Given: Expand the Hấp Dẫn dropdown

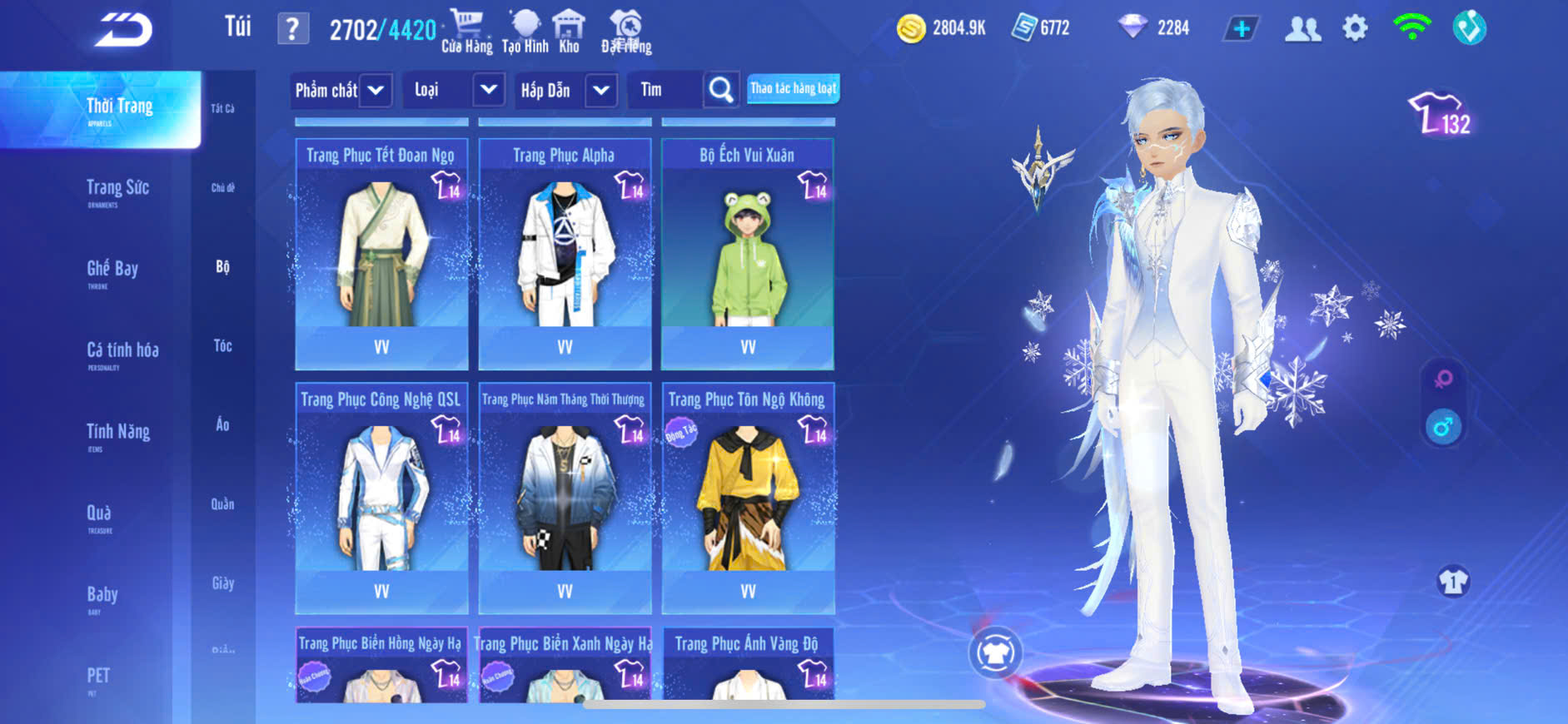Looking at the screenshot, I should [601, 90].
